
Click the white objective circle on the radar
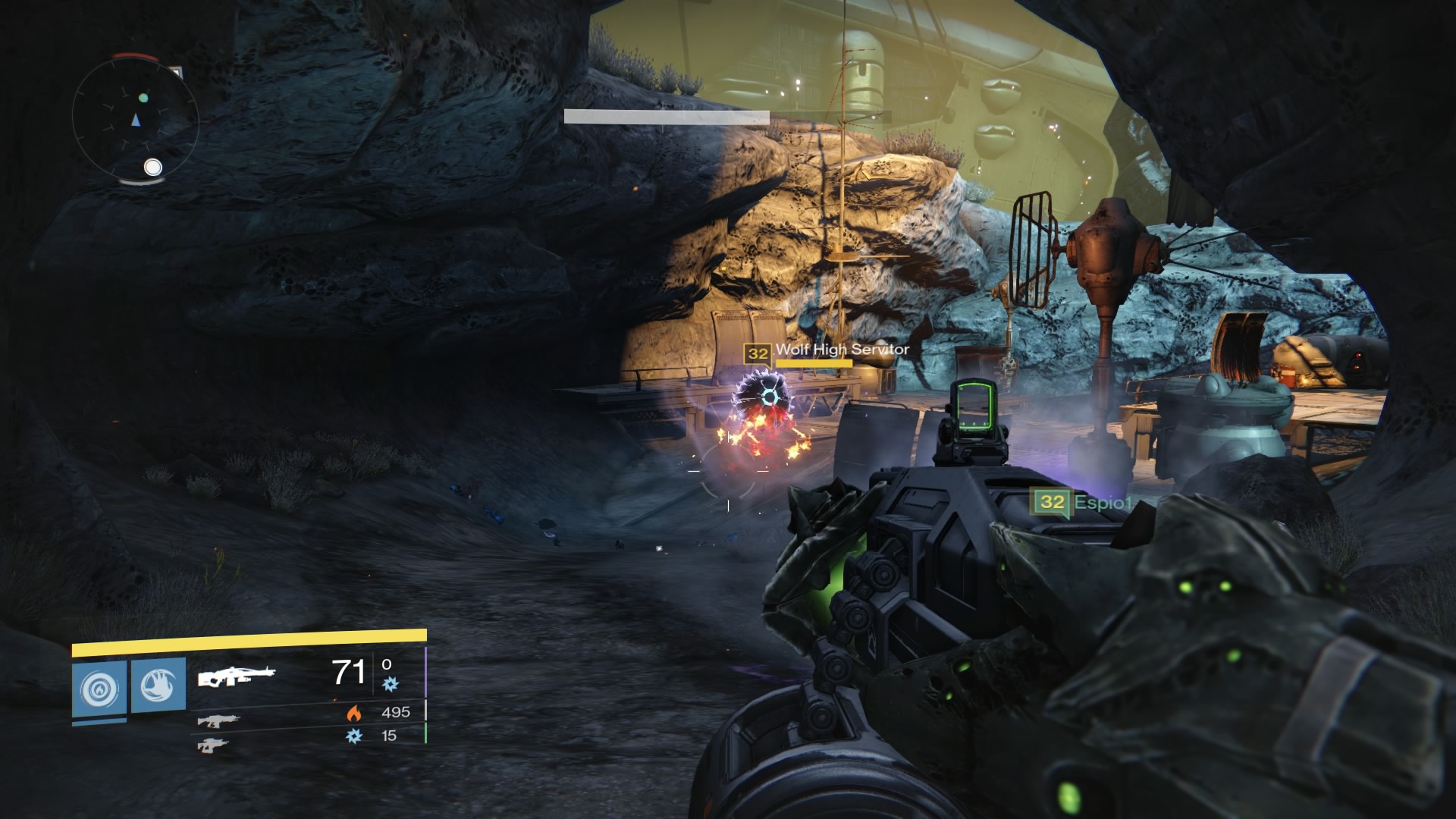[152, 167]
